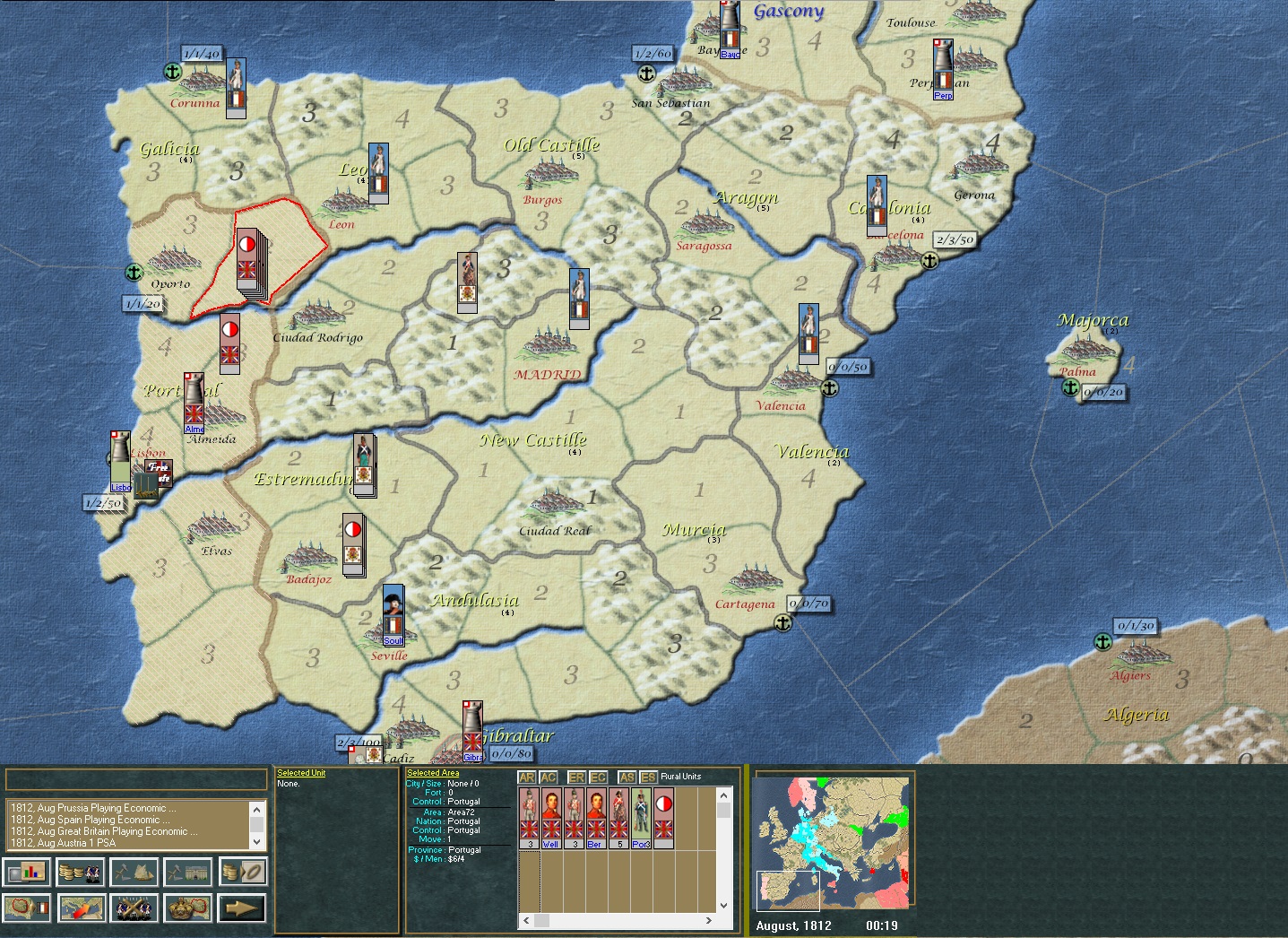Click the right arrow of horizontal unit scrollbar
Viewport: 1288px width, 938px height.
pos(709,920)
